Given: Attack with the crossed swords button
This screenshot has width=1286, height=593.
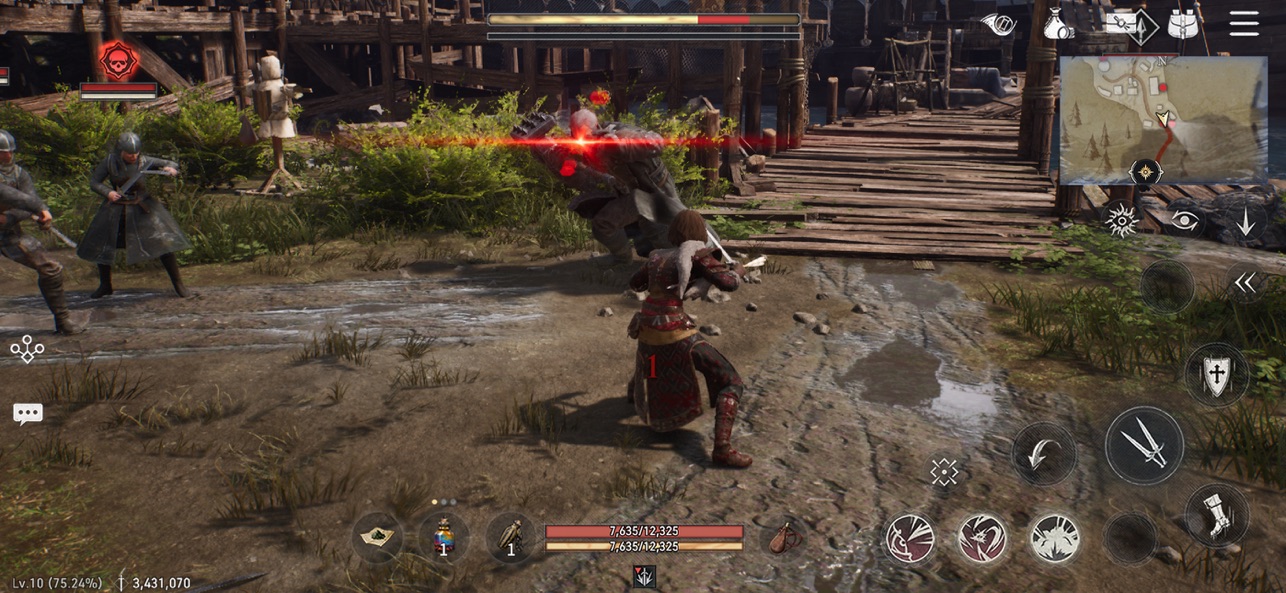Looking at the screenshot, I should click(x=1144, y=445).
